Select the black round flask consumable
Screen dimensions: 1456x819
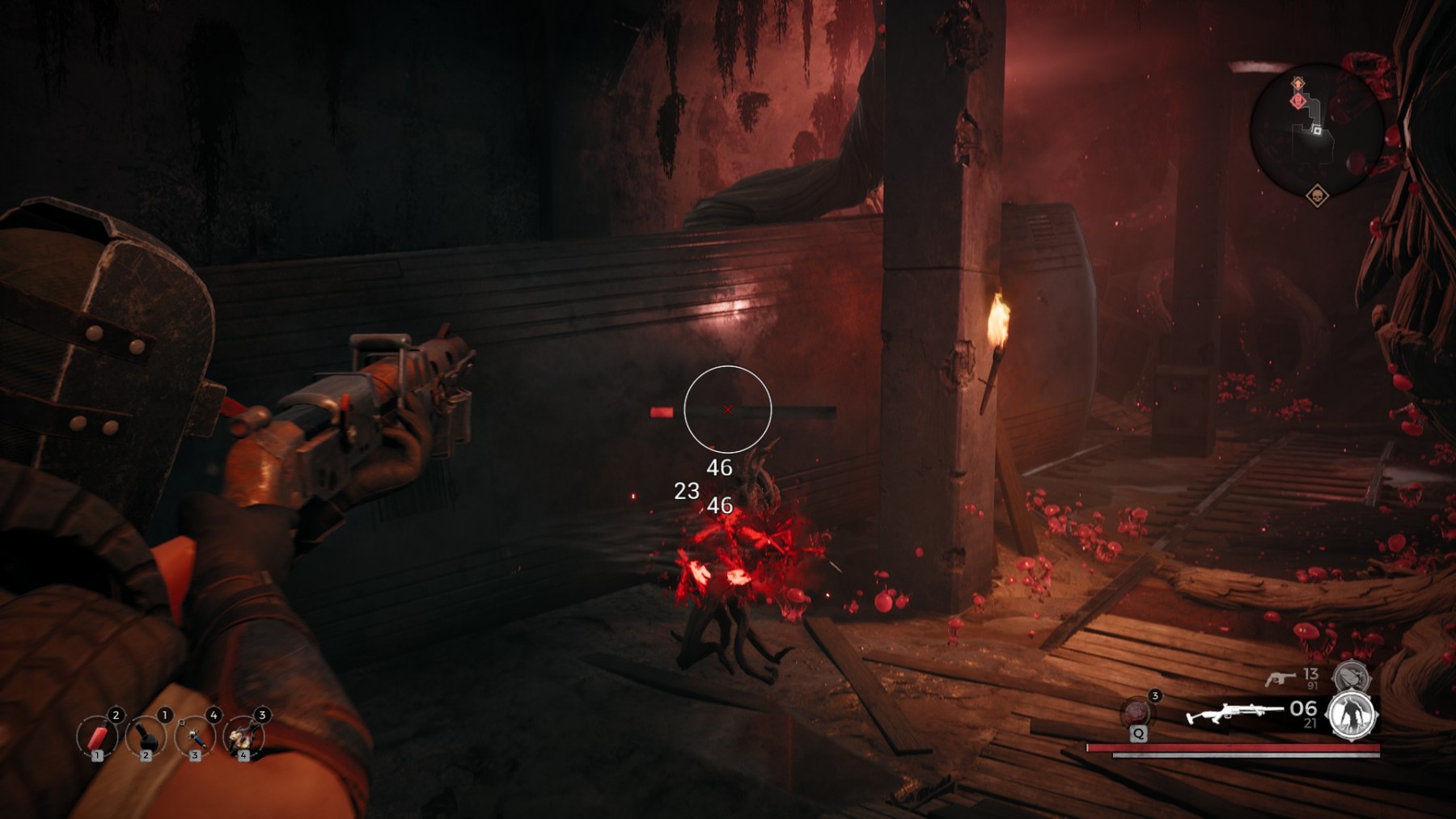click(x=146, y=737)
